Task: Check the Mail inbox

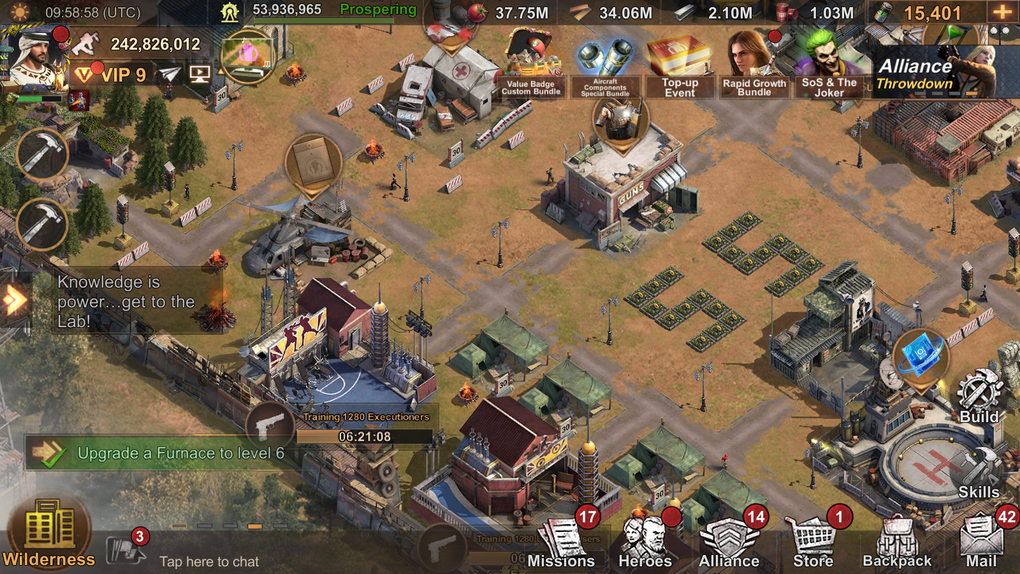Action: 981,542
